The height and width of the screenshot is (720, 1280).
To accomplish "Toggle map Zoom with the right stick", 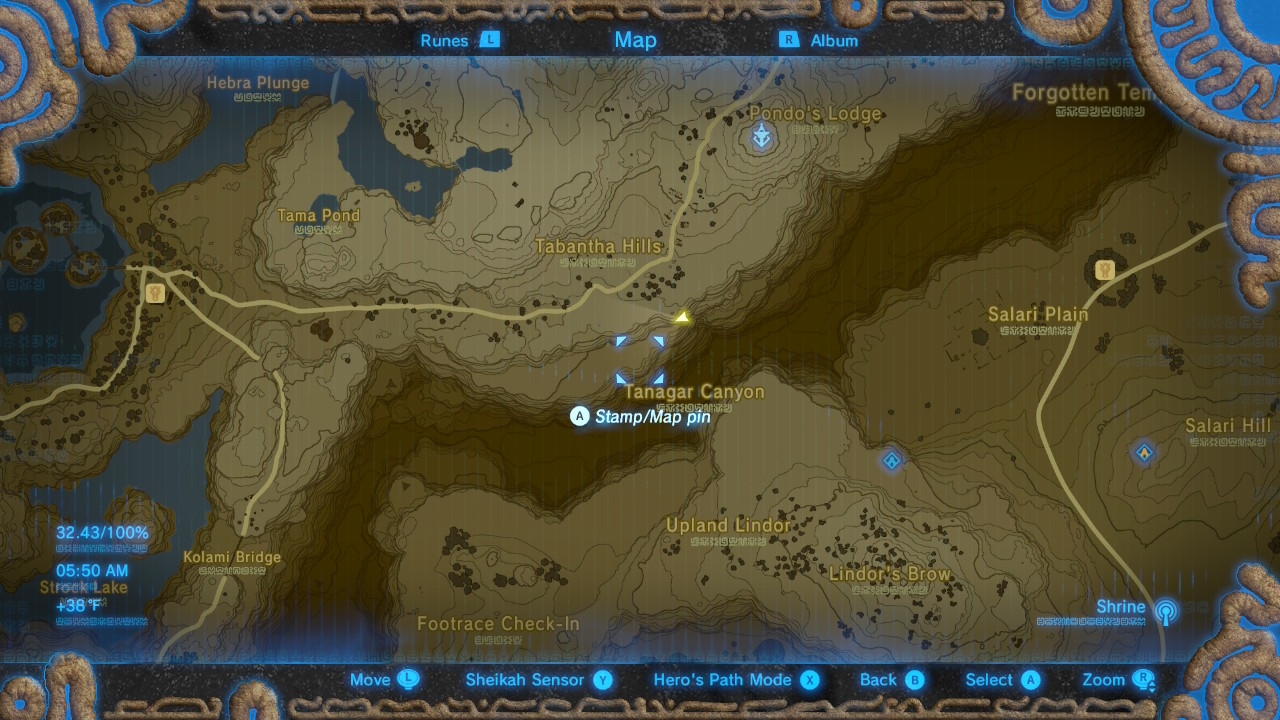I will click(x=1112, y=679).
